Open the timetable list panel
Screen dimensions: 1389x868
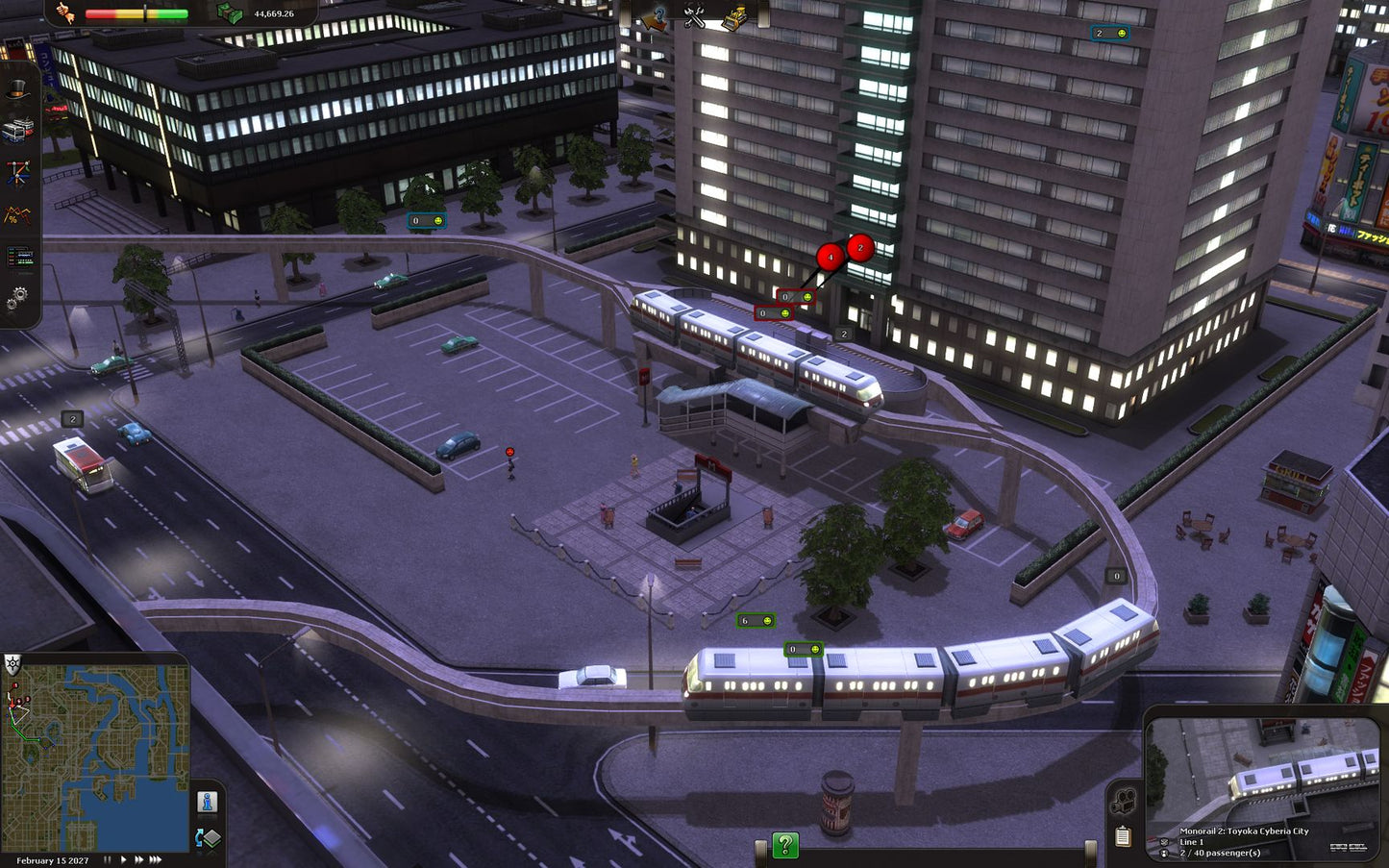pyautogui.click(x=17, y=258)
